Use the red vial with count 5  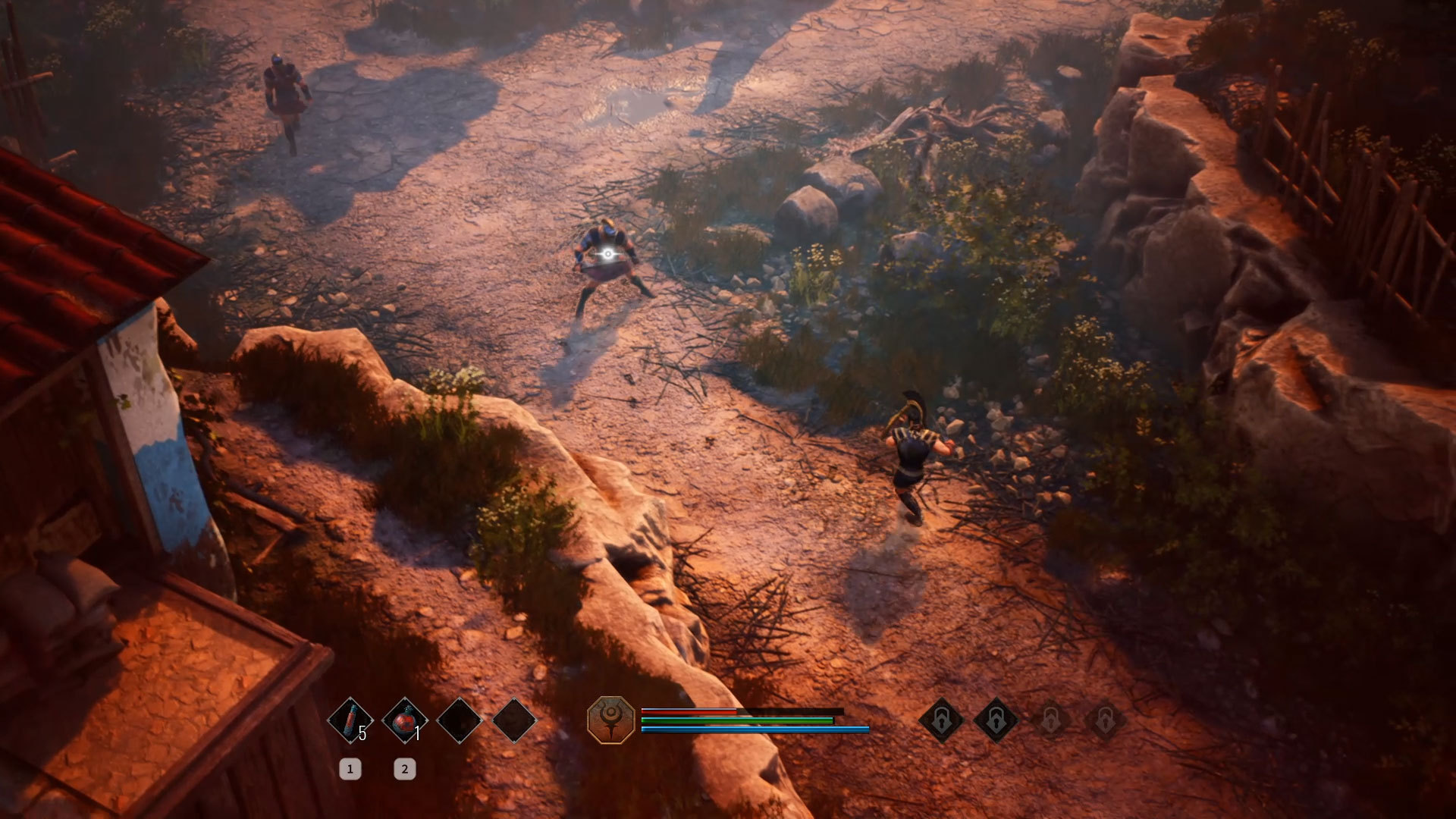click(x=350, y=720)
